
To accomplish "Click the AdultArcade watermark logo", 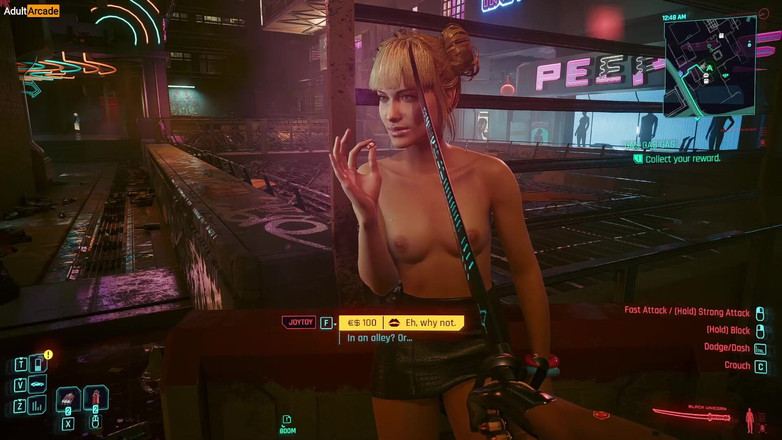I will pyautogui.click(x=30, y=11).
